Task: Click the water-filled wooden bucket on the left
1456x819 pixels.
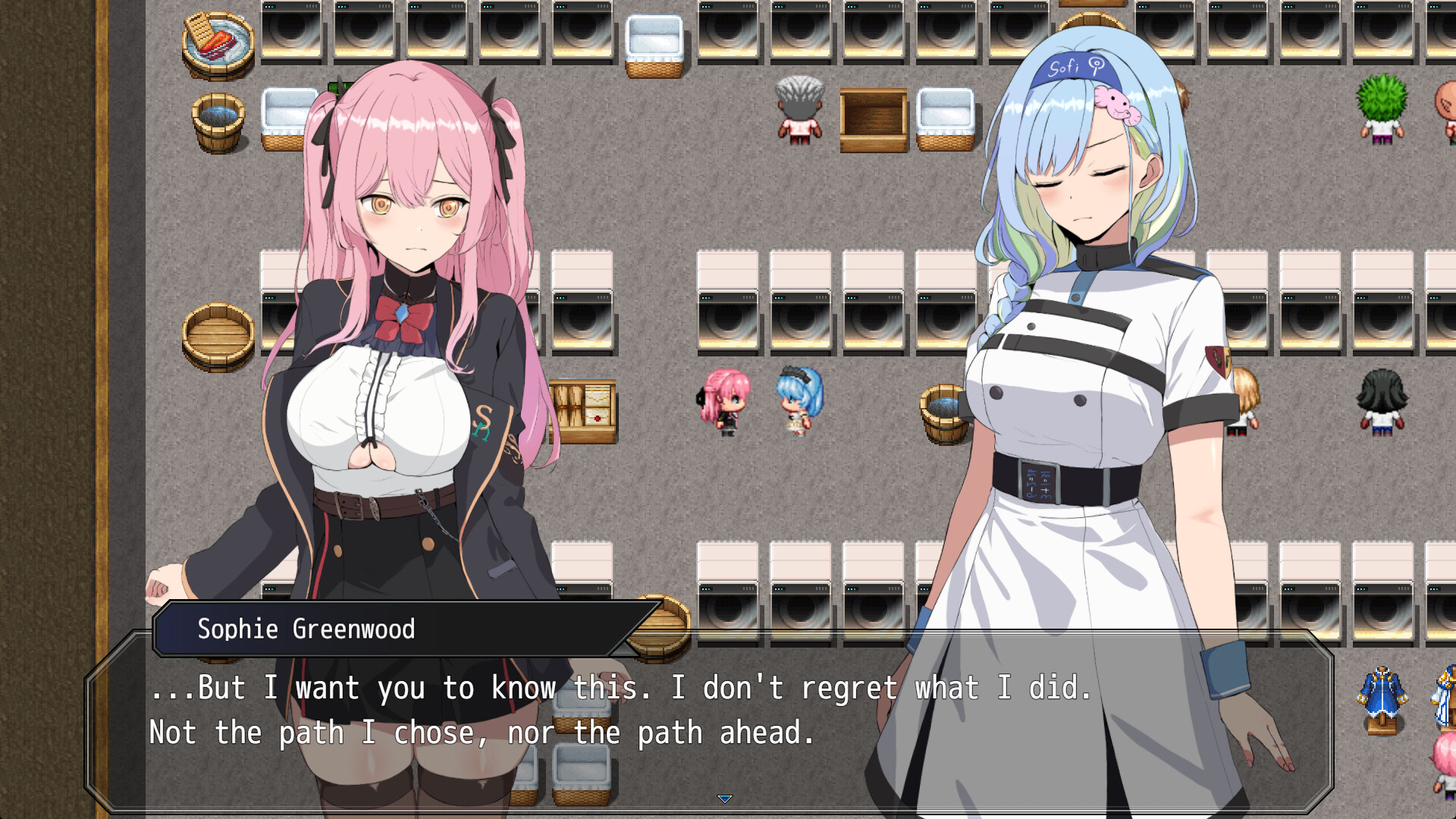Action: tap(216, 118)
